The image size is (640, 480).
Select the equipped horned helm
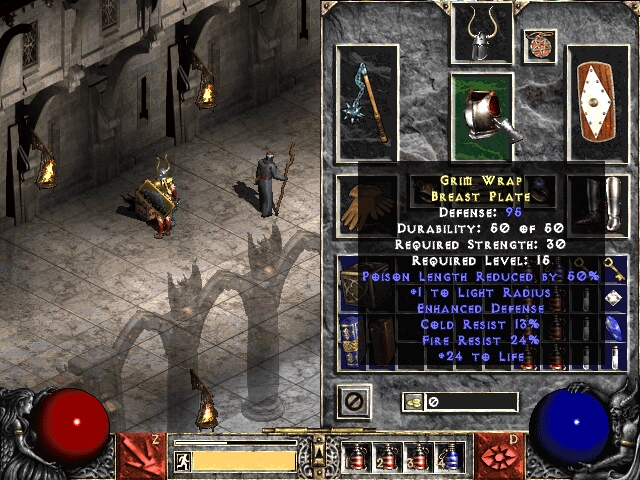[x=482, y=36]
